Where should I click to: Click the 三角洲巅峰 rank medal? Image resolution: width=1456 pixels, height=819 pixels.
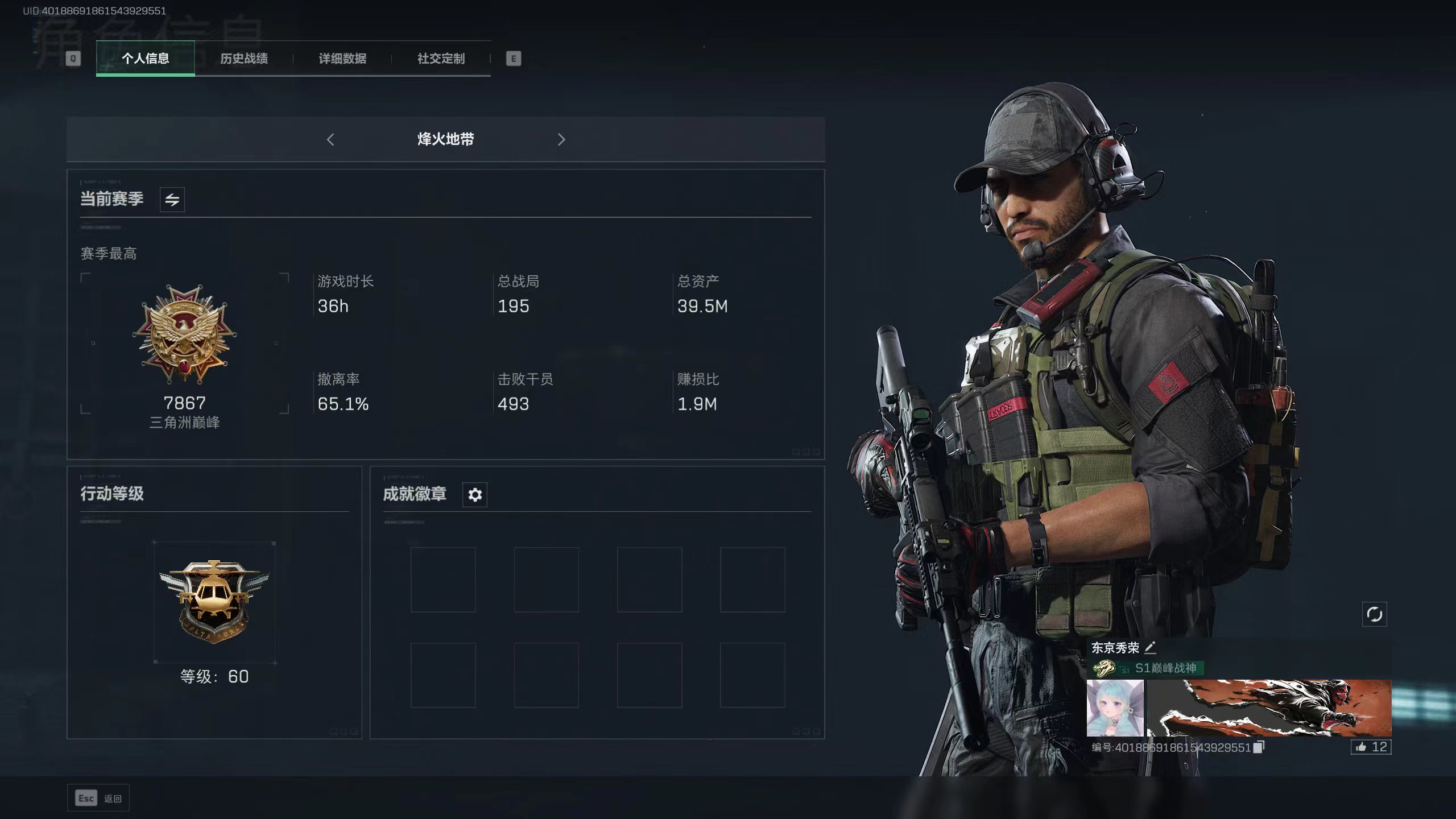pos(184,334)
